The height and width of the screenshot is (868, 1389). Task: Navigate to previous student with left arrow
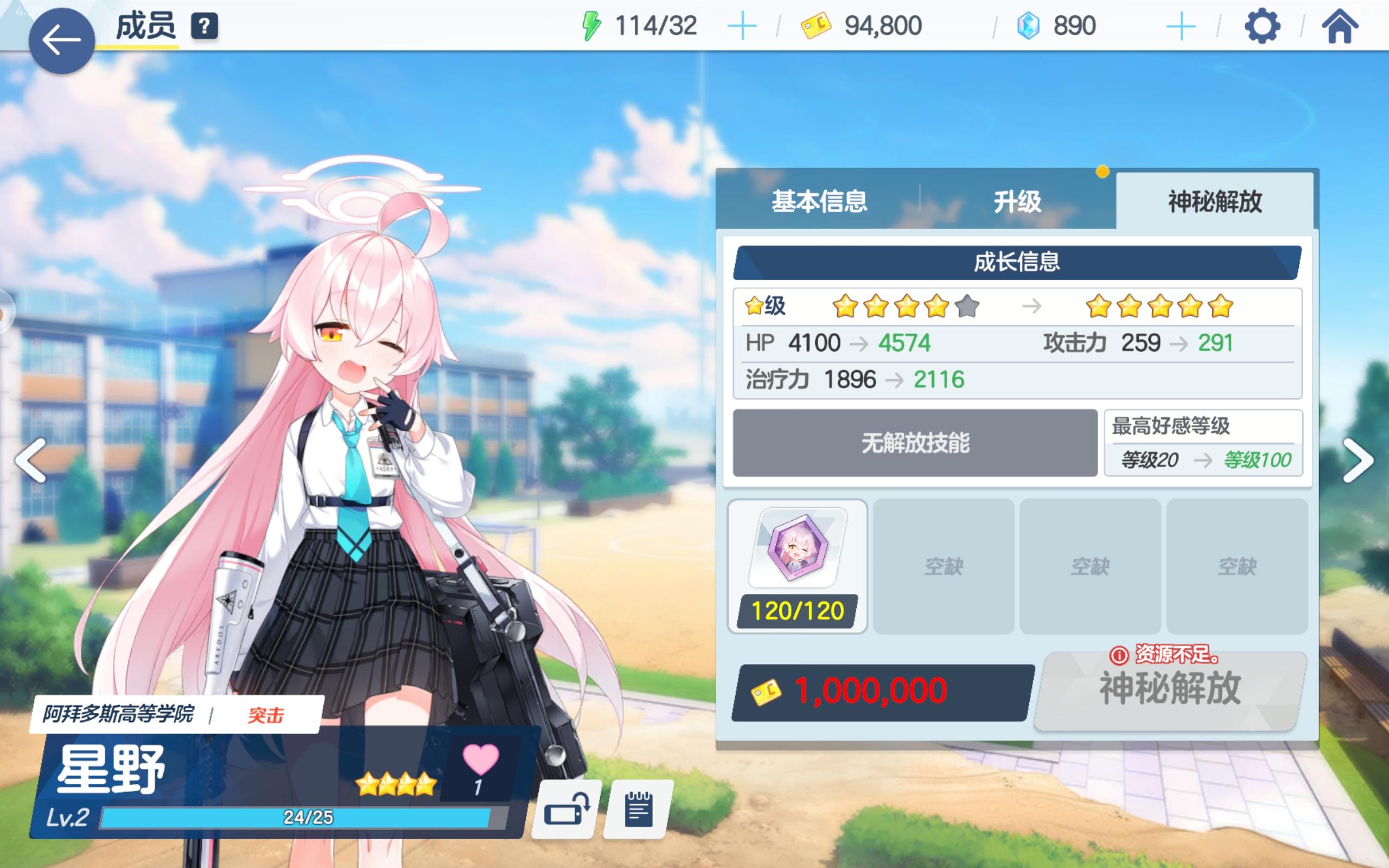[30, 459]
